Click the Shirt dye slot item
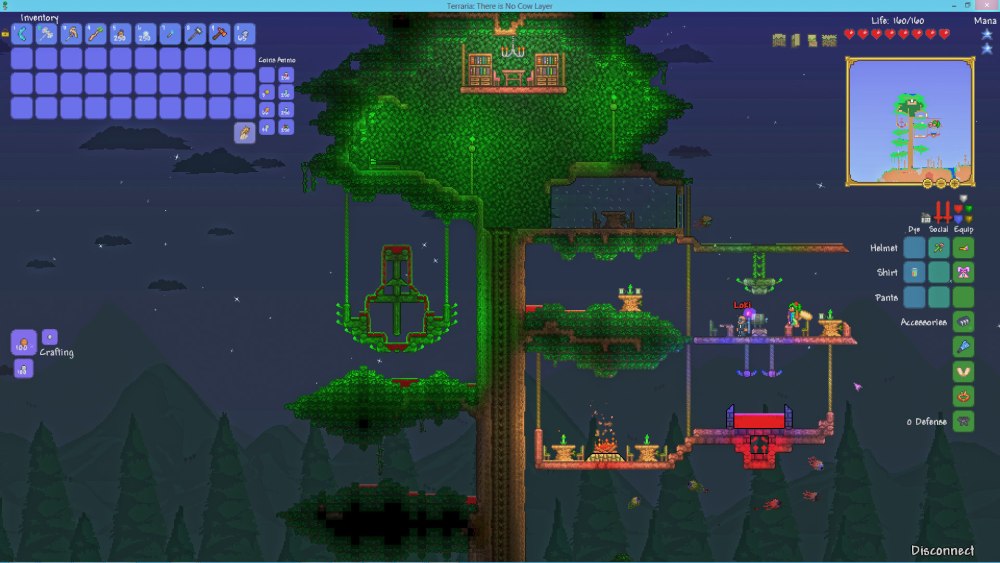Image resolution: width=1000 pixels, height=563 pixels. click(914, 272)
